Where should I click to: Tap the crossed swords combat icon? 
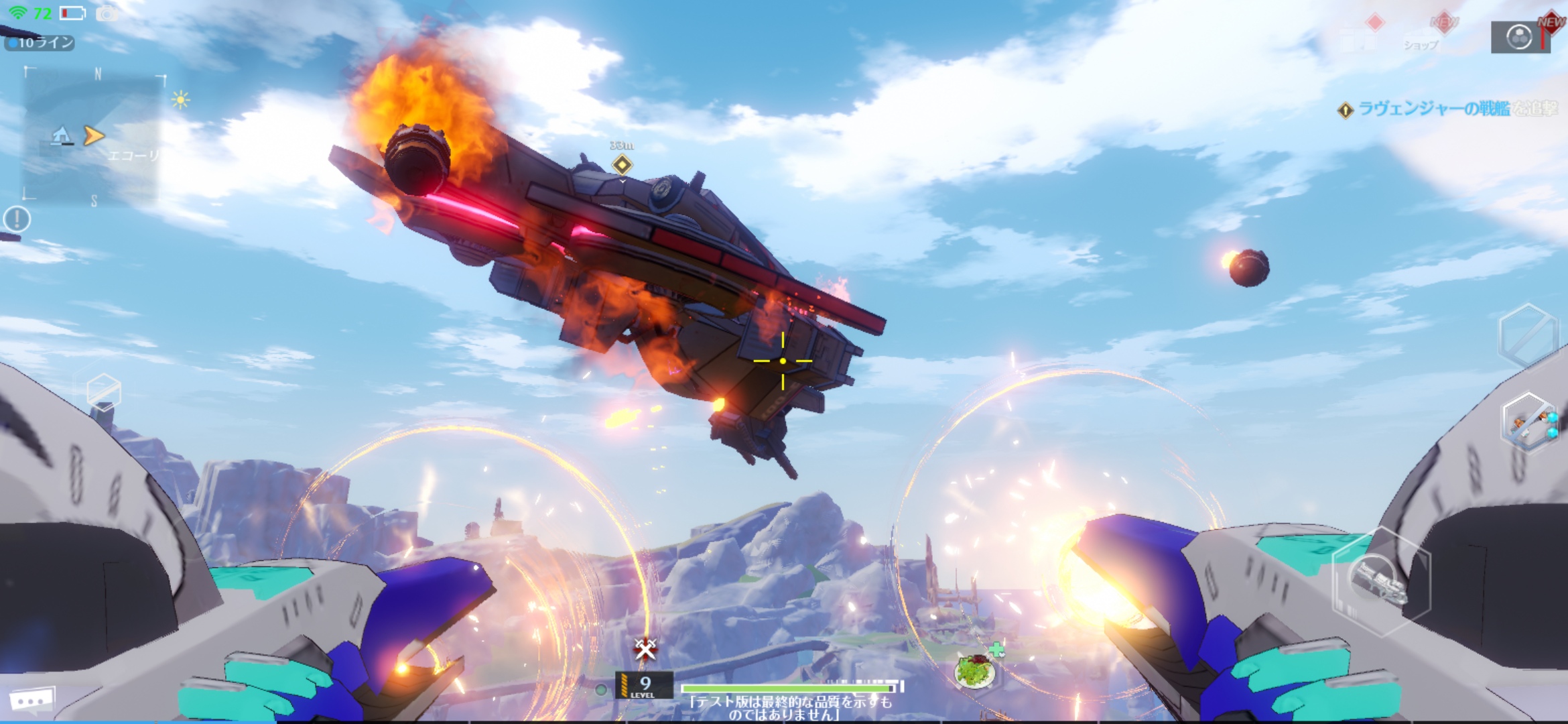pyautogui.click(x=645, y=648)
